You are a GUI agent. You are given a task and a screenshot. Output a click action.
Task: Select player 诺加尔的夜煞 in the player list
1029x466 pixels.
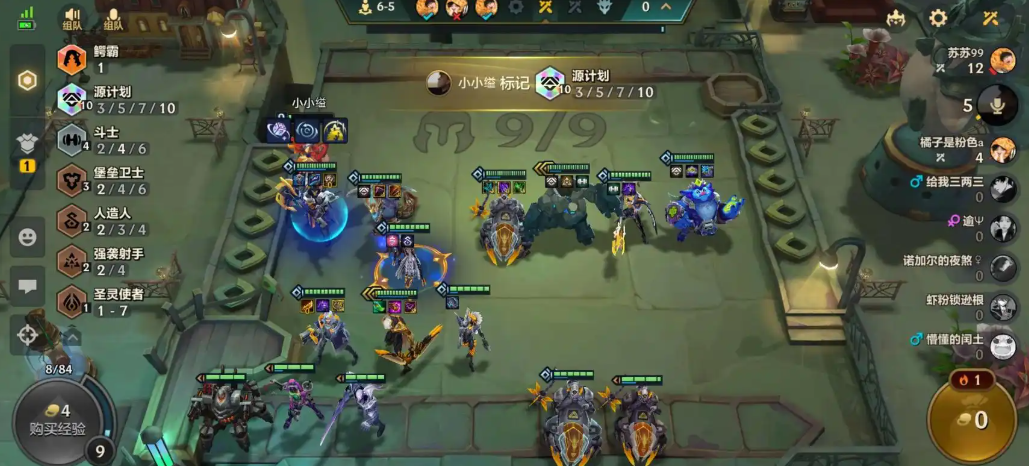(1002, 267)
